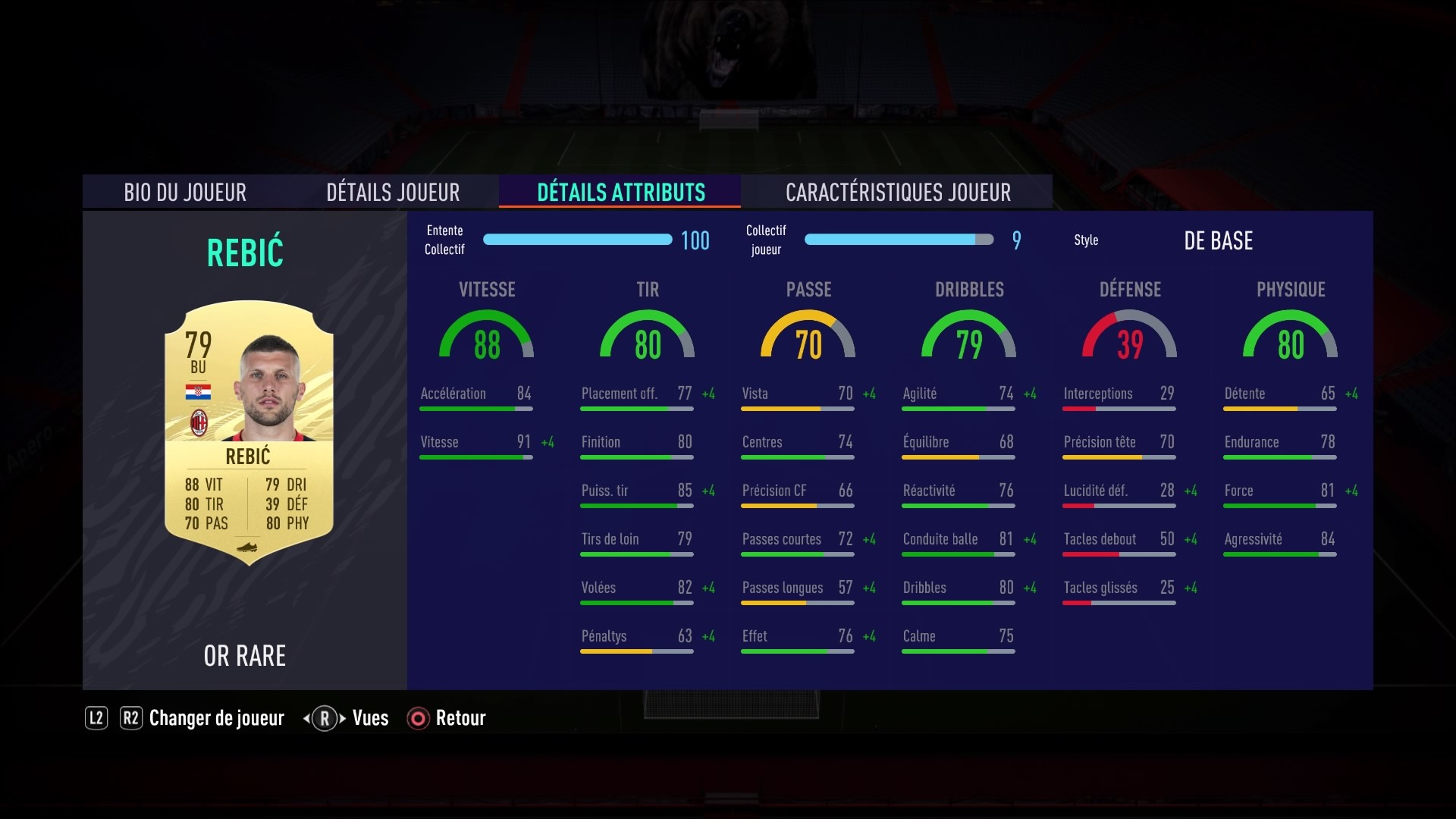Click the PHYSIQUE rating gauge
1456x819 pixels.
coord(1290,336)
